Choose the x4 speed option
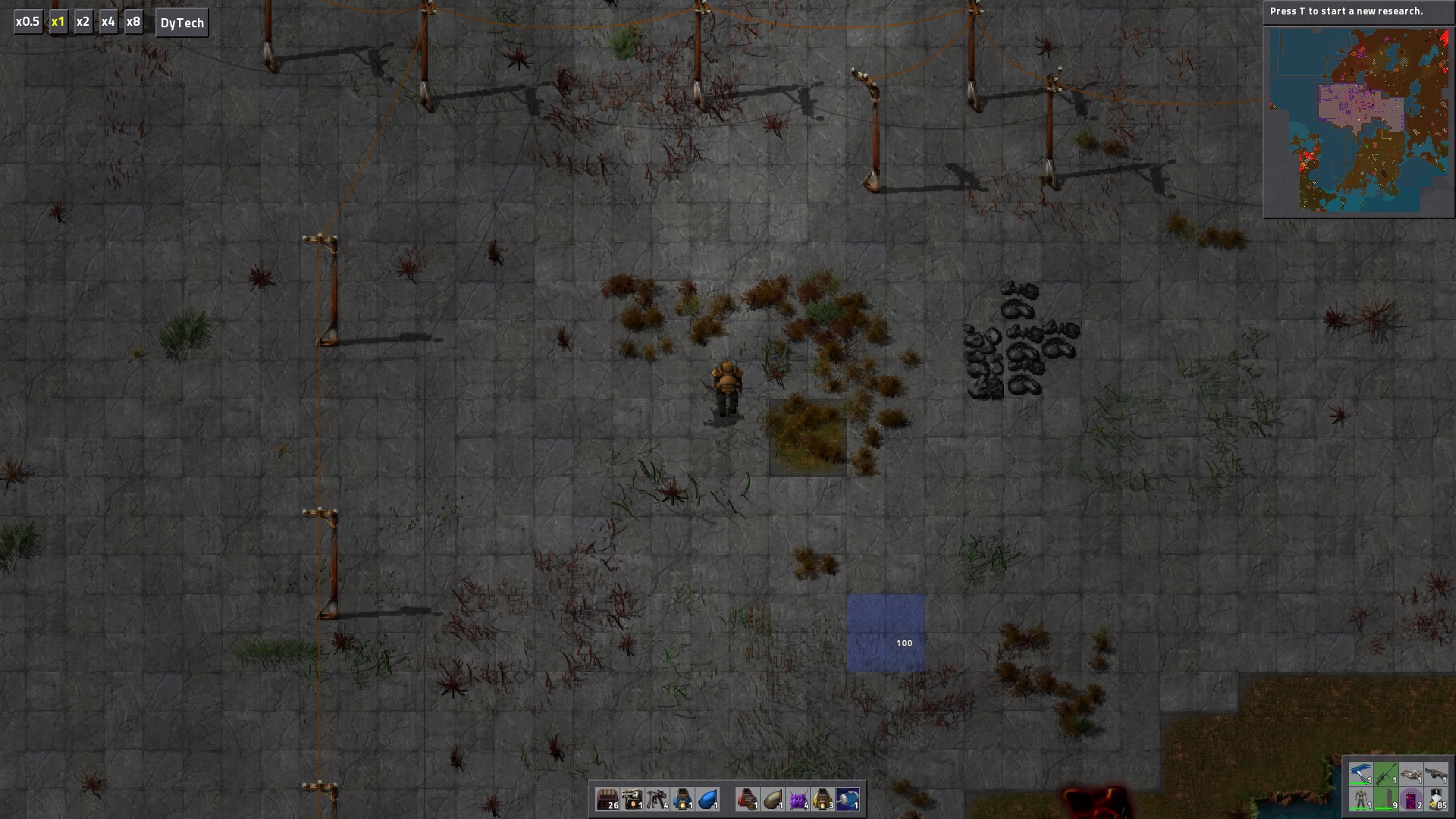Screen dimensions: 1456x819 pyautogui.click(x=108, y=22)
